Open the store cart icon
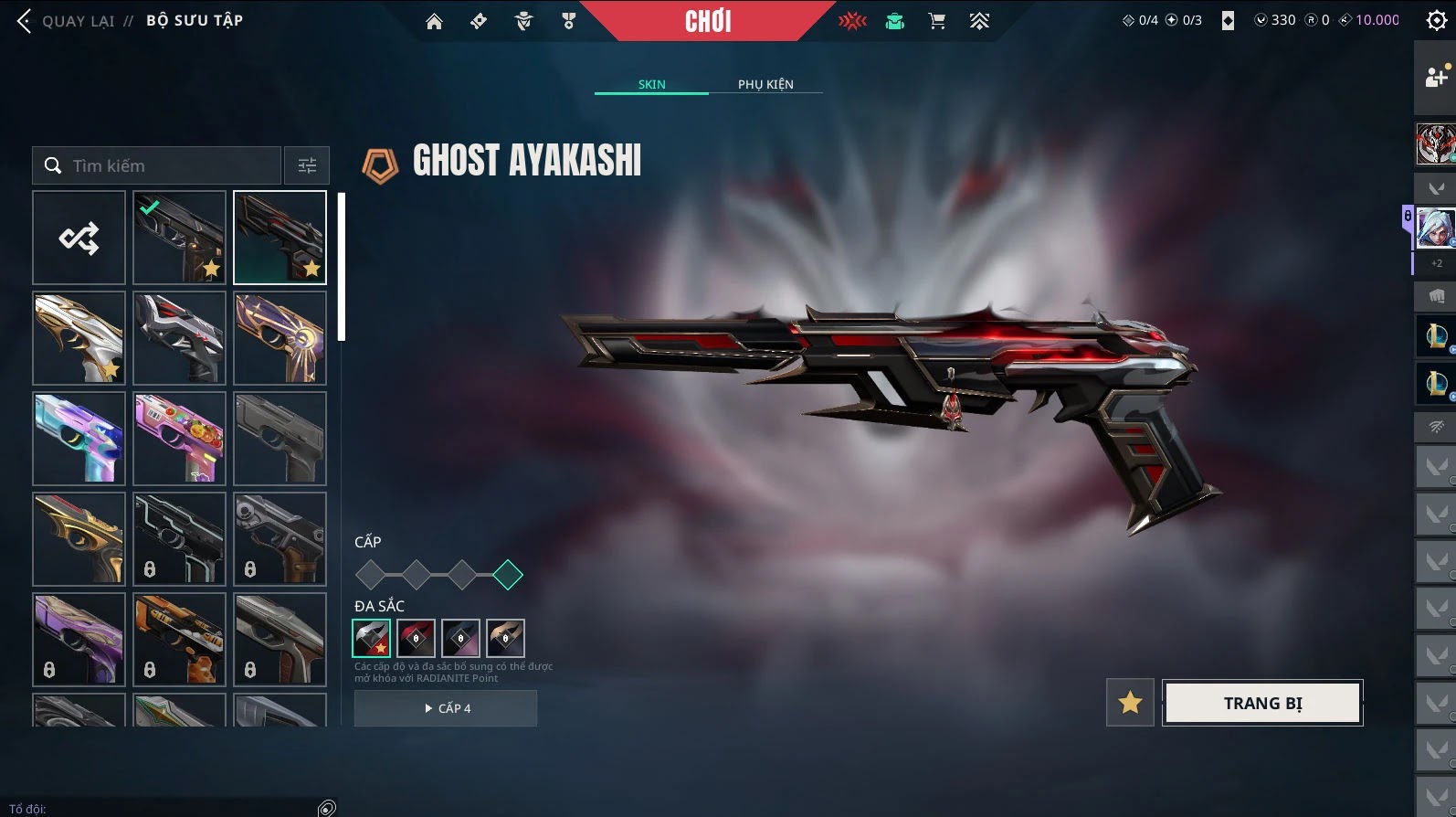 tap(936, 21)
